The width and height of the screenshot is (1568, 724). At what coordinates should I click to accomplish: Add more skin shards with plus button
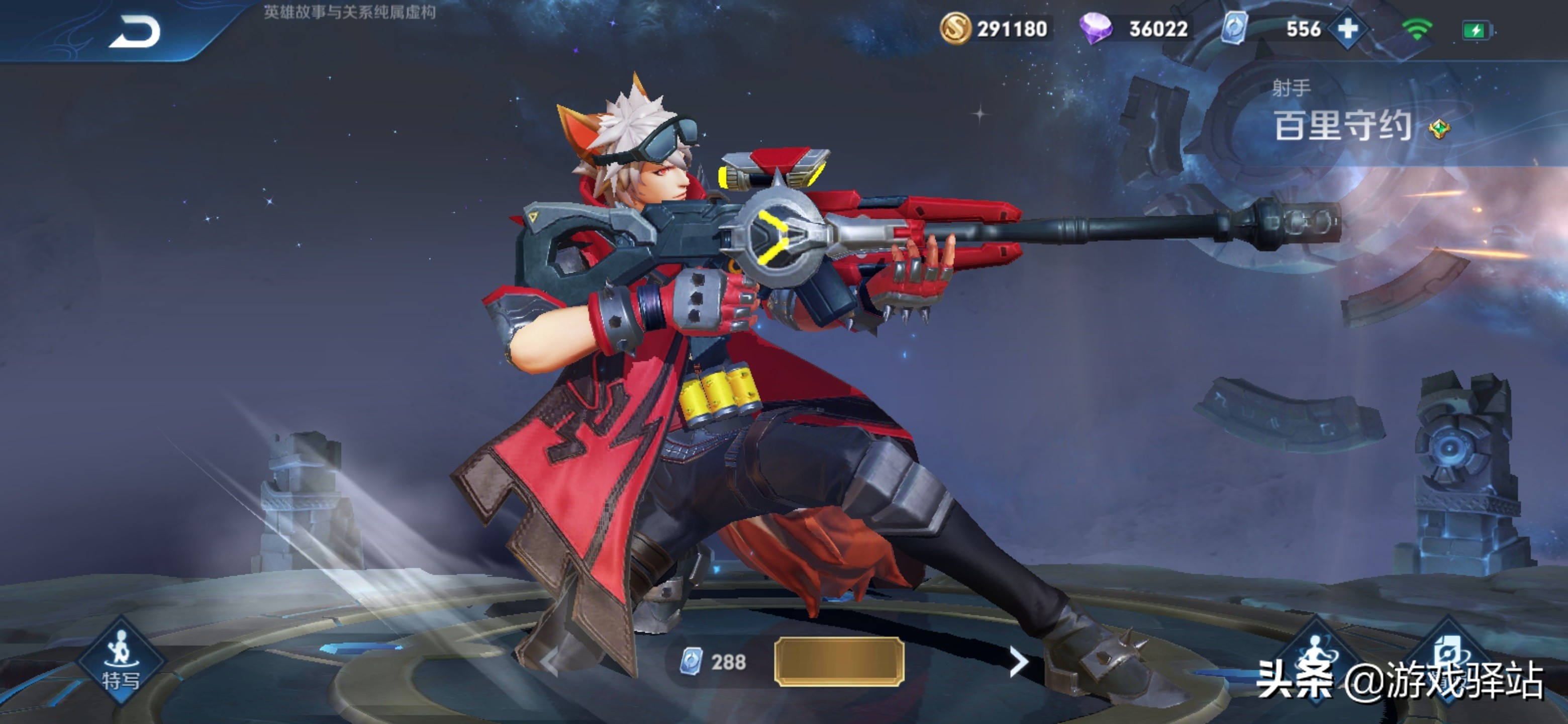(1348, 29)
